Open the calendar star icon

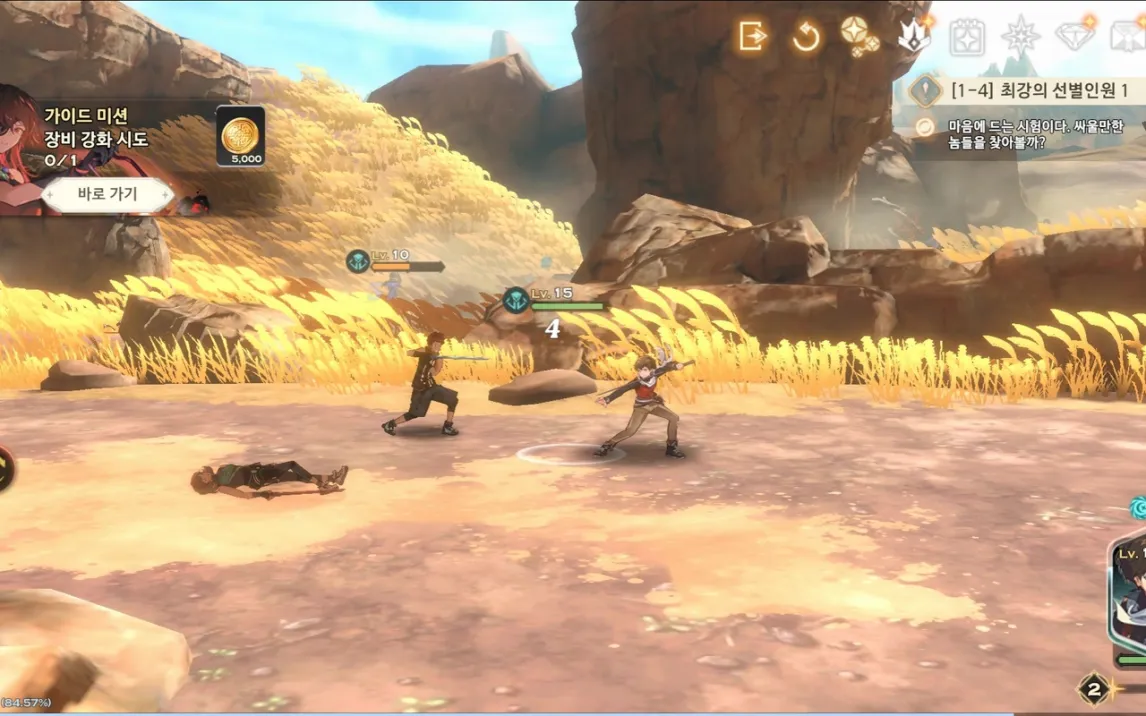pyautogui.click(x=967, y=37)
